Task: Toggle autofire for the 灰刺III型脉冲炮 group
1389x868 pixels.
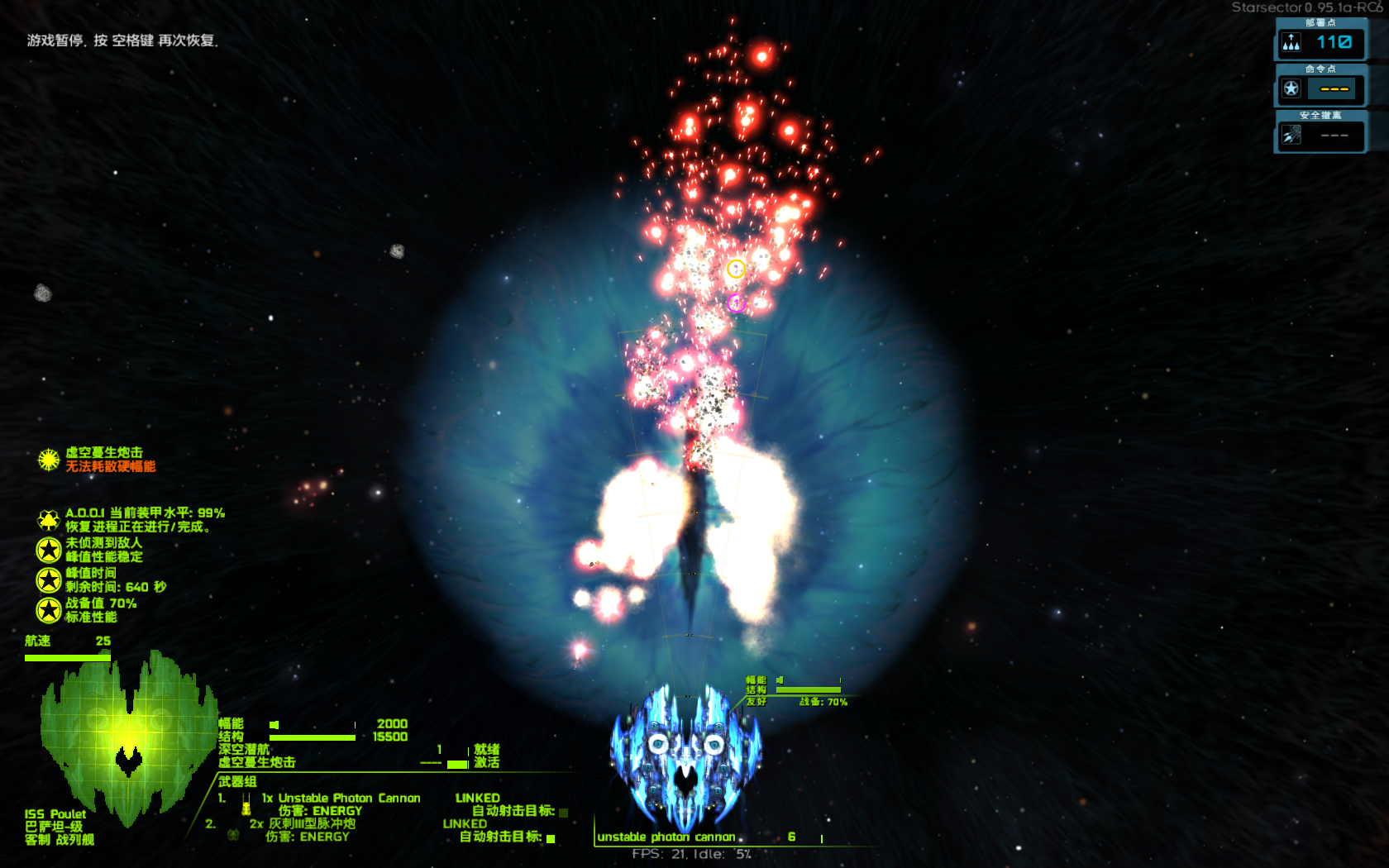Action: tap(551, 839)
